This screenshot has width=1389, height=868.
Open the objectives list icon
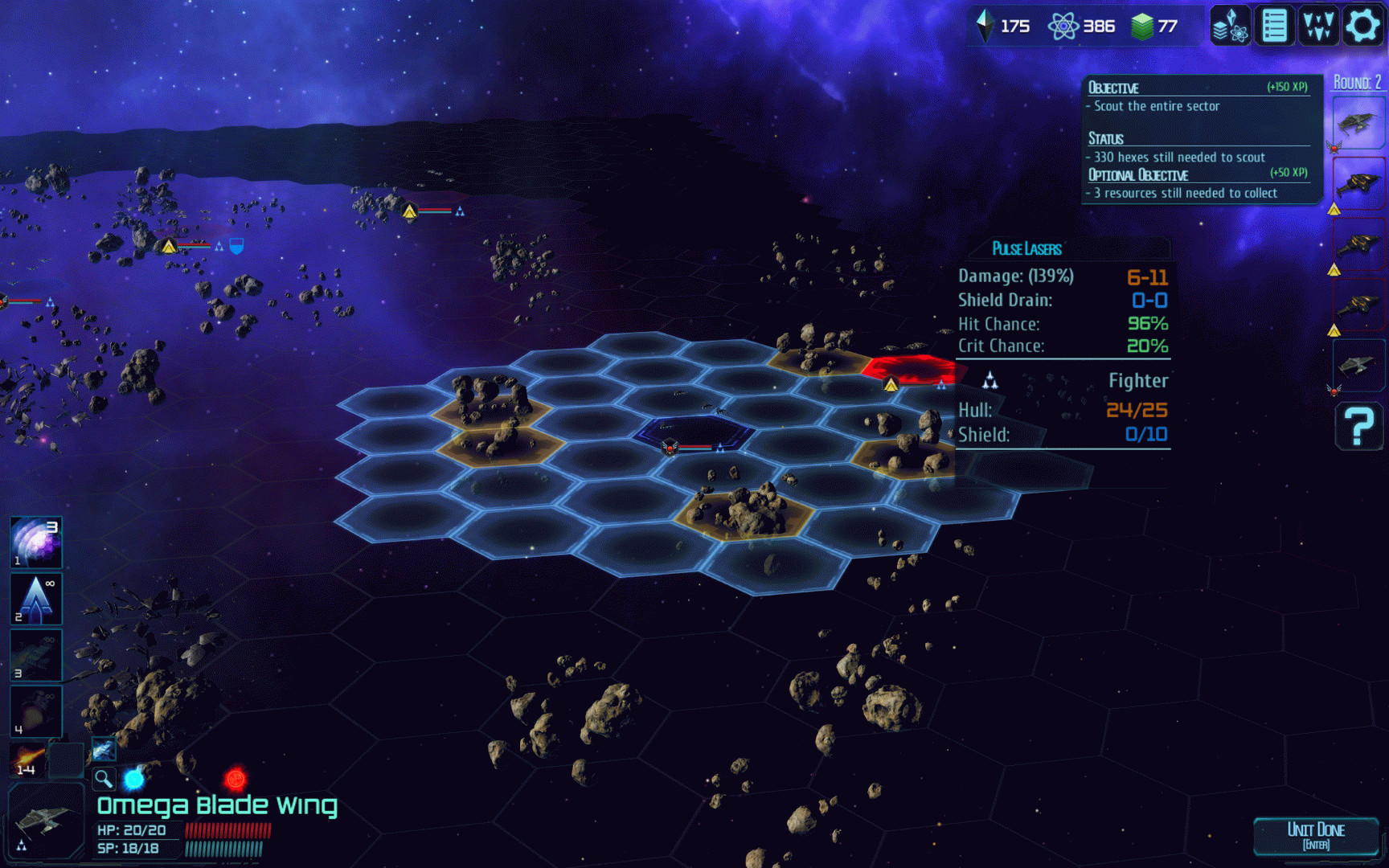click(1274, 26)
